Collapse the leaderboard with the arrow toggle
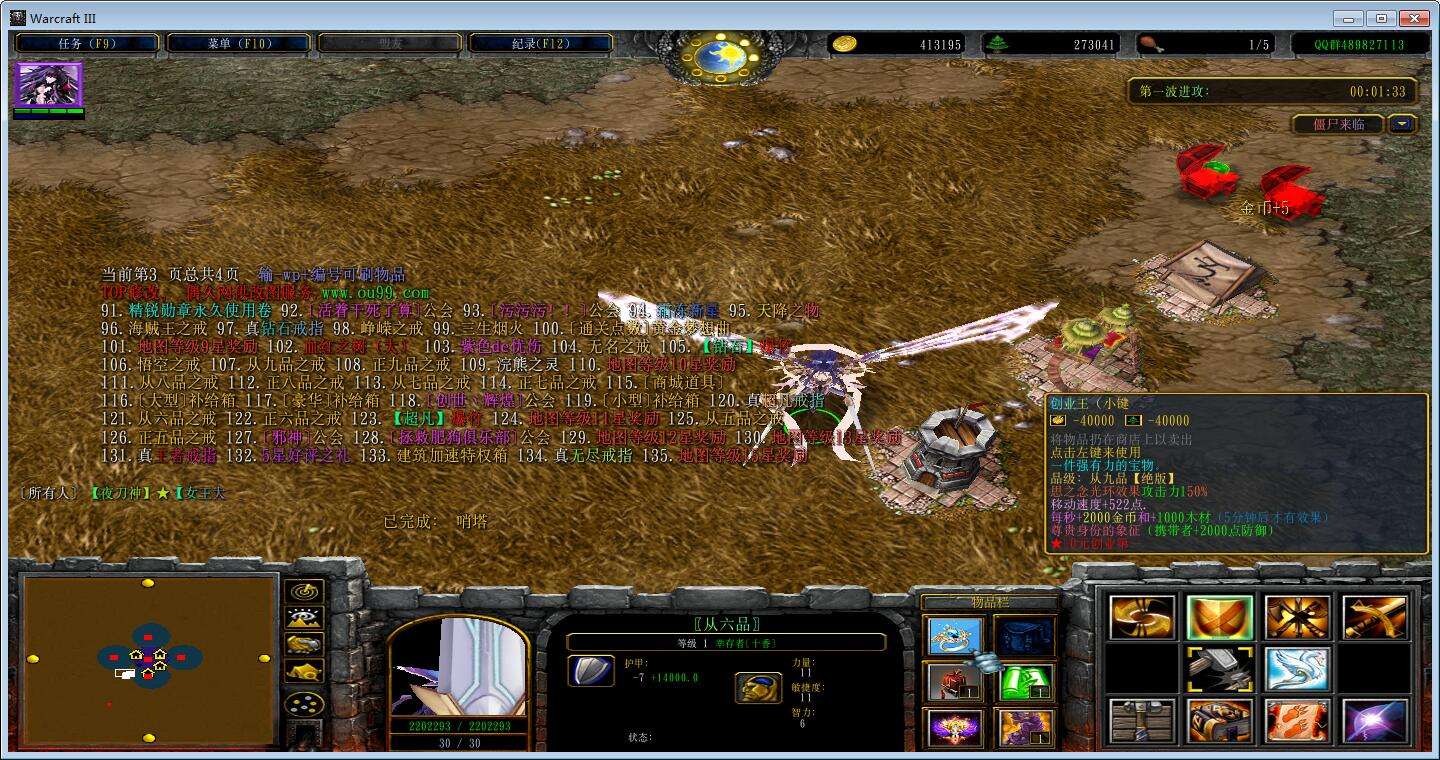 (1403, 124)
